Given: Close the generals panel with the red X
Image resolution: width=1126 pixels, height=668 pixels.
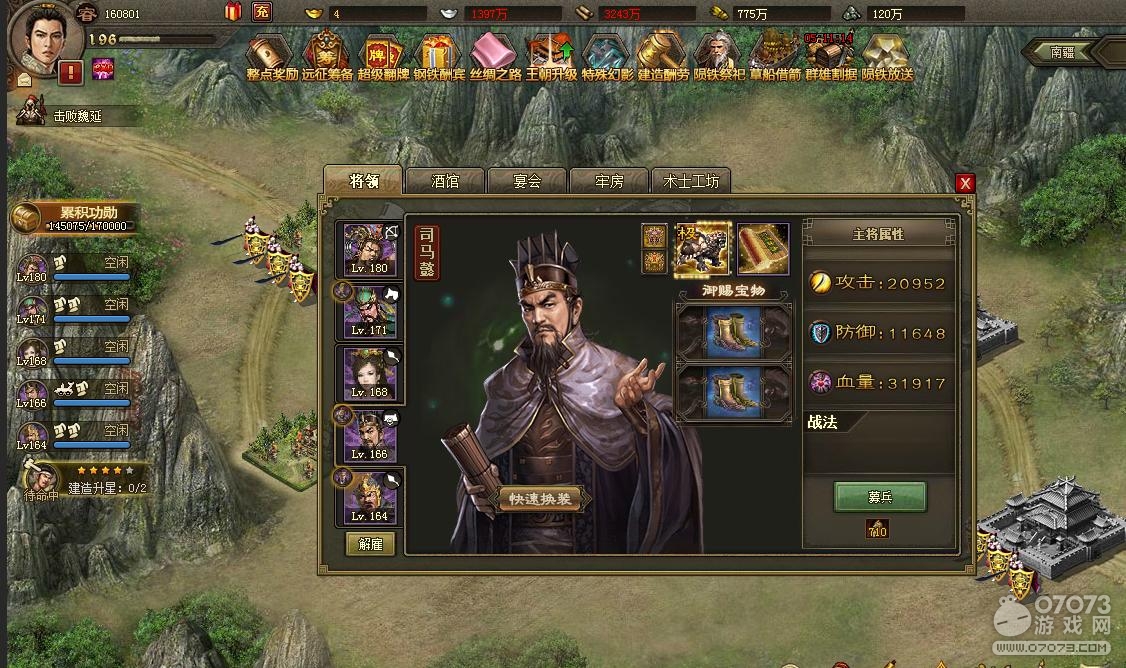Looking at the screenshot, I should pos(965,183).
